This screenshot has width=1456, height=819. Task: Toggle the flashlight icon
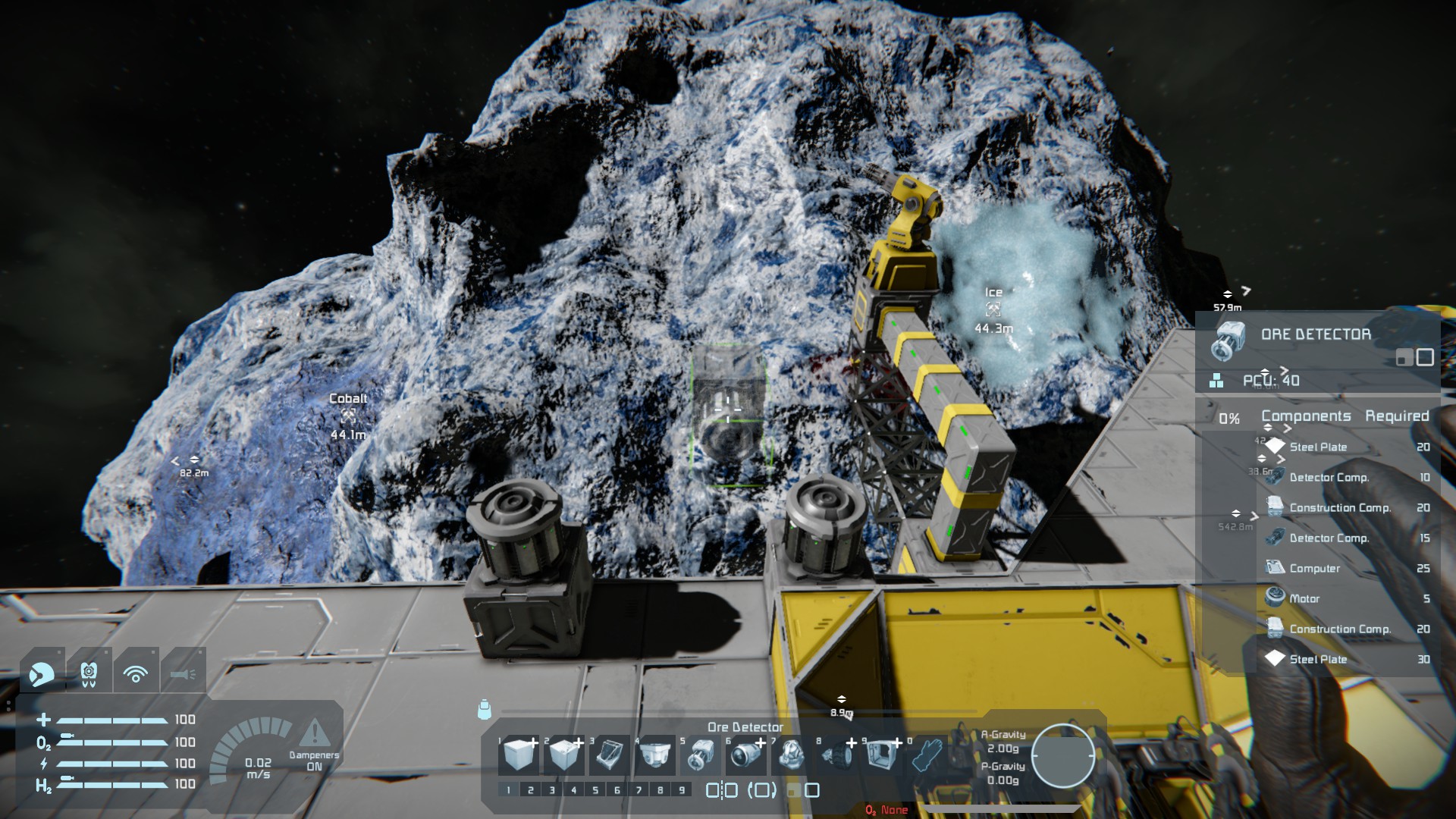tap(183, 673)
